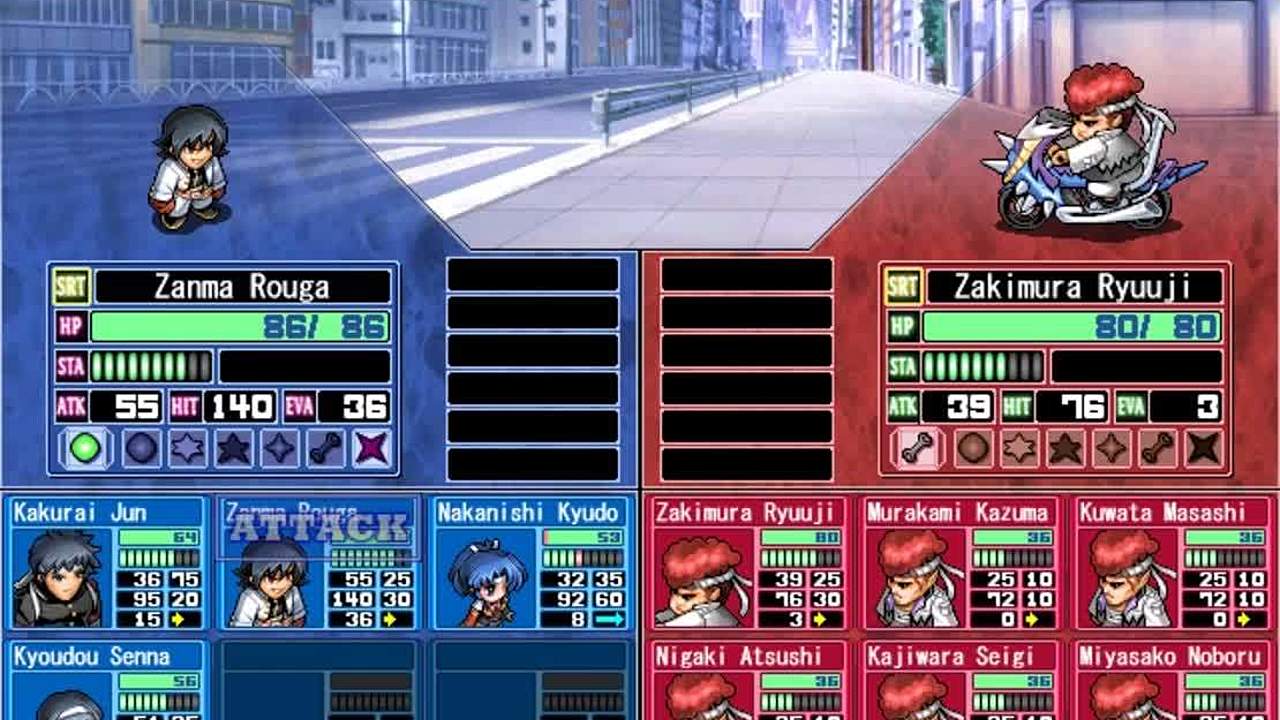Click the six-pointed star icon in Zanma's panel
The width and height of the screenshot is (1280, 720).
pyautogui.click(x=187, y=448)
